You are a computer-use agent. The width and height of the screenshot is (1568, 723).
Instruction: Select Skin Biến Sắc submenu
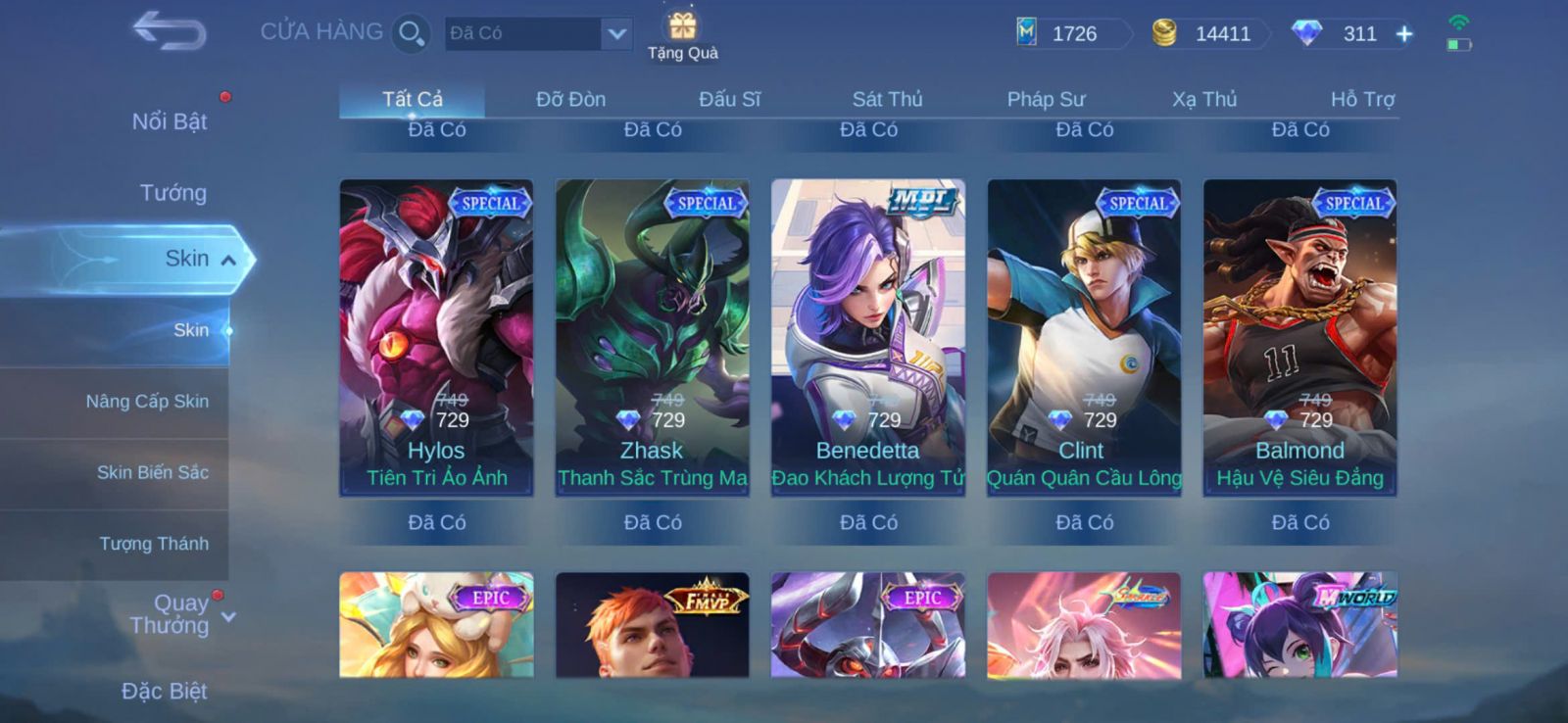(x=152, y=472)
